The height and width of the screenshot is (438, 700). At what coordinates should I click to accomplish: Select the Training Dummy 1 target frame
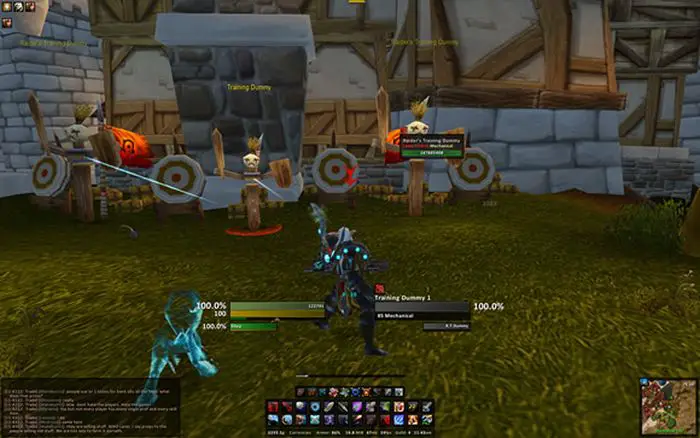tap(421, 310)
